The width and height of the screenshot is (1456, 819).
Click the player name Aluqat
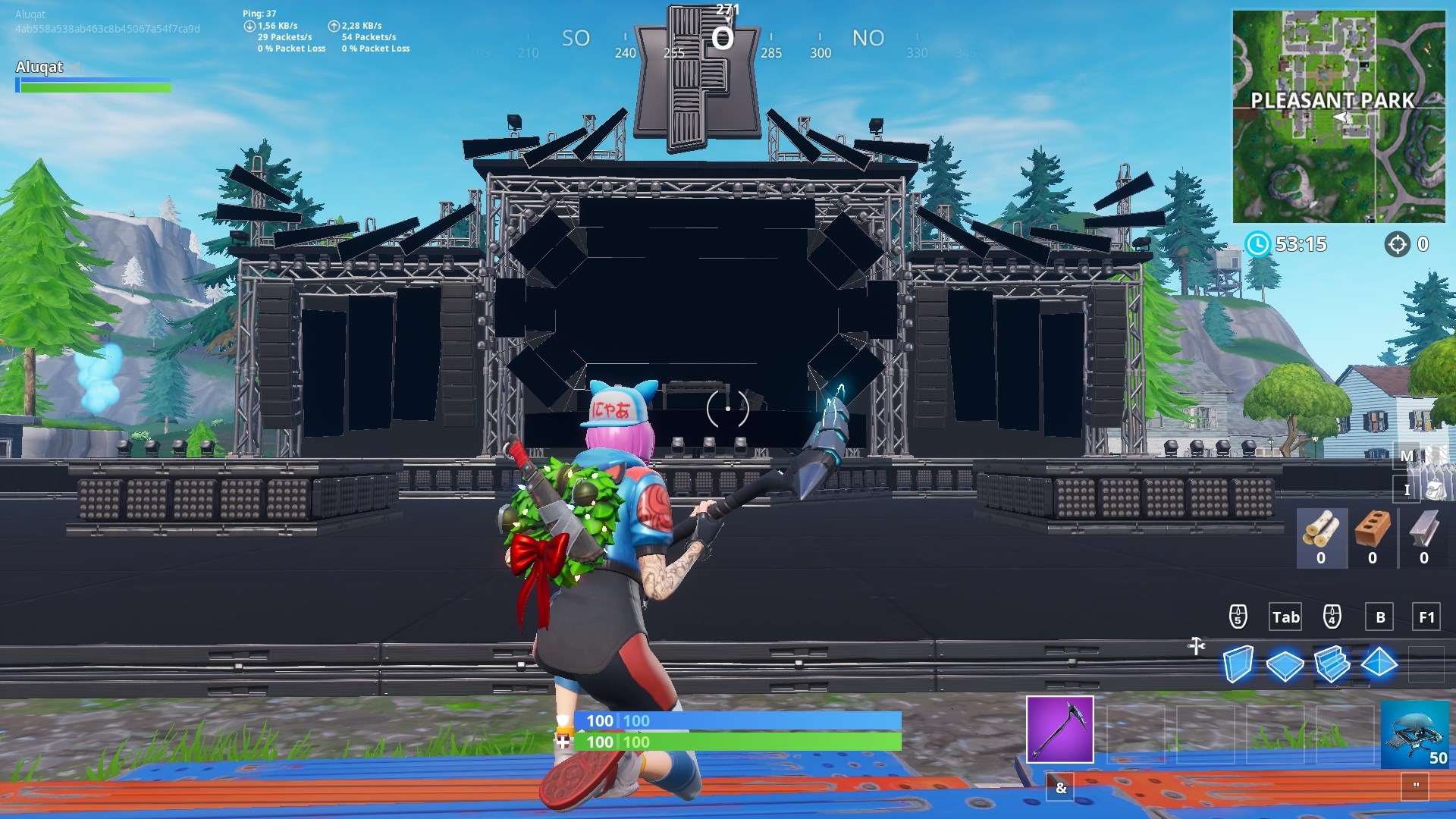[38, 67]
